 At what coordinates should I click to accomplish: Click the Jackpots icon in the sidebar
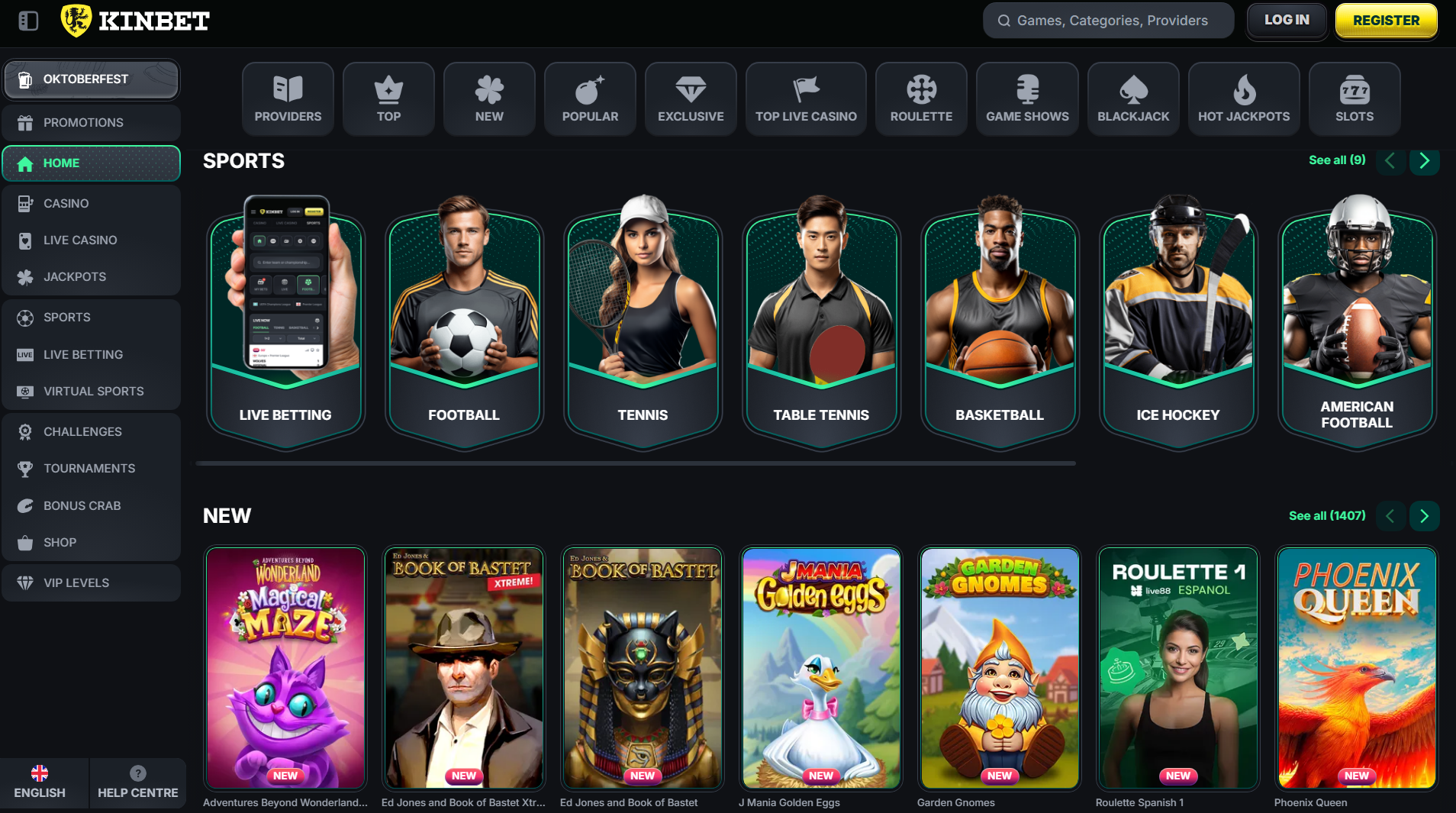pos(26,276)
